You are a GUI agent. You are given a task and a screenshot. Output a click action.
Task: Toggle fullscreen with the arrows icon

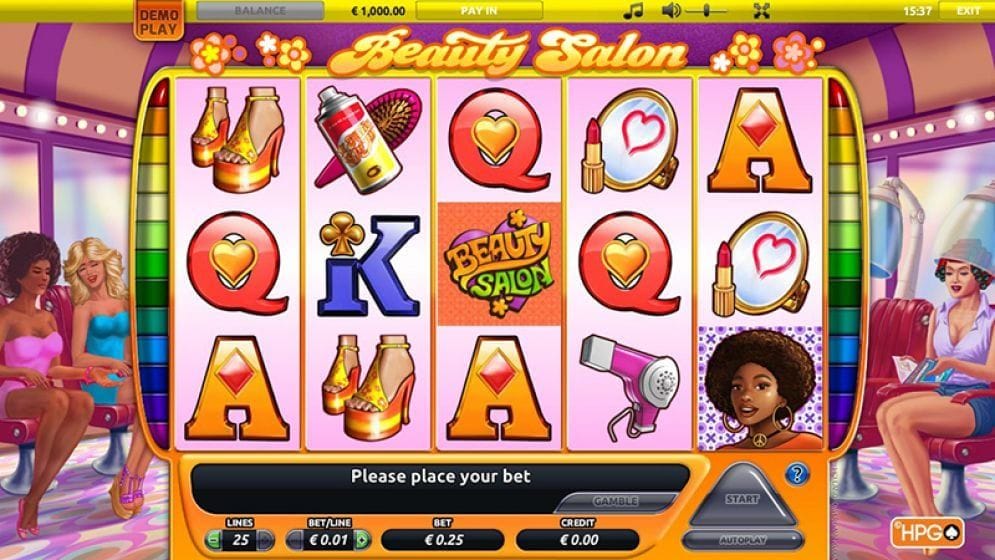(762, 11)
